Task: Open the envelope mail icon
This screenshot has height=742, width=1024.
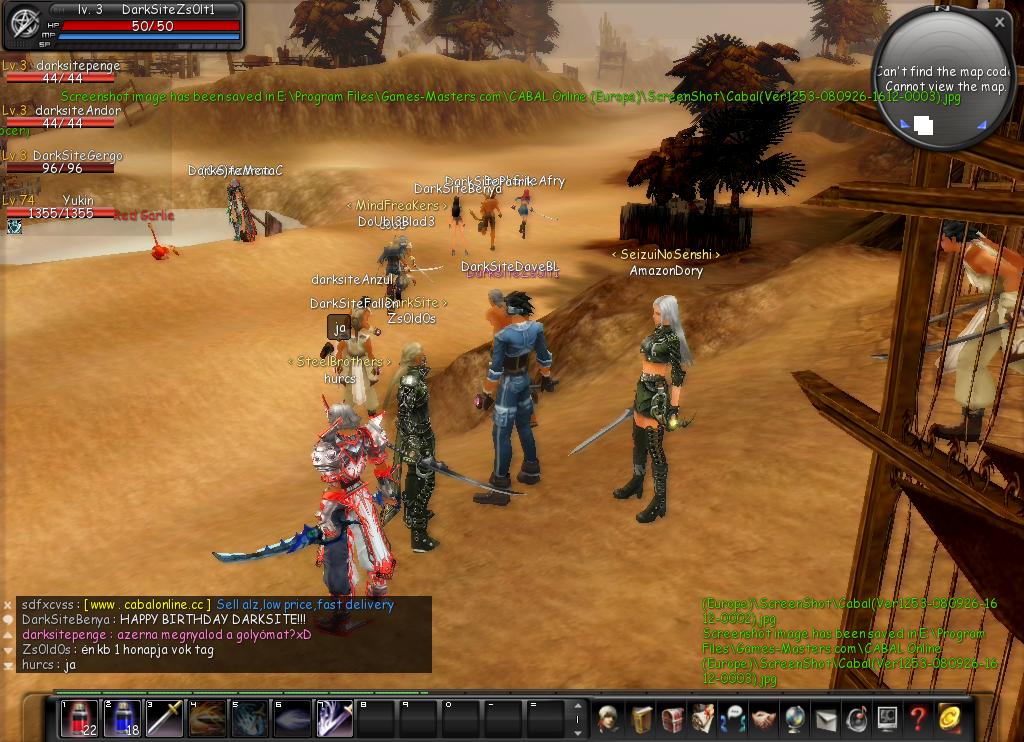Action: (x=825, y=718)
